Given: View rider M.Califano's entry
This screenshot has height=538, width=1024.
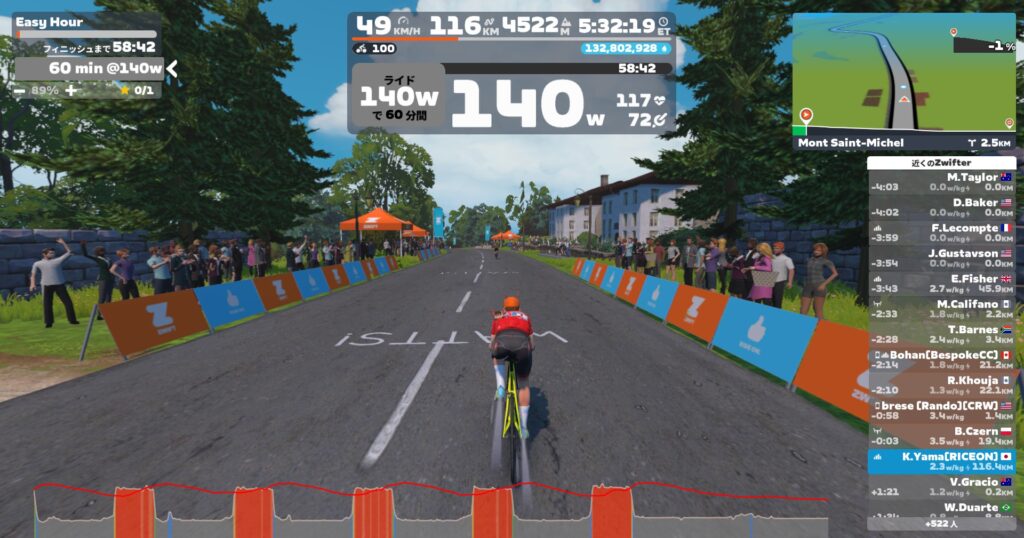Looking at the screenshot, I should tap(941, 308).
